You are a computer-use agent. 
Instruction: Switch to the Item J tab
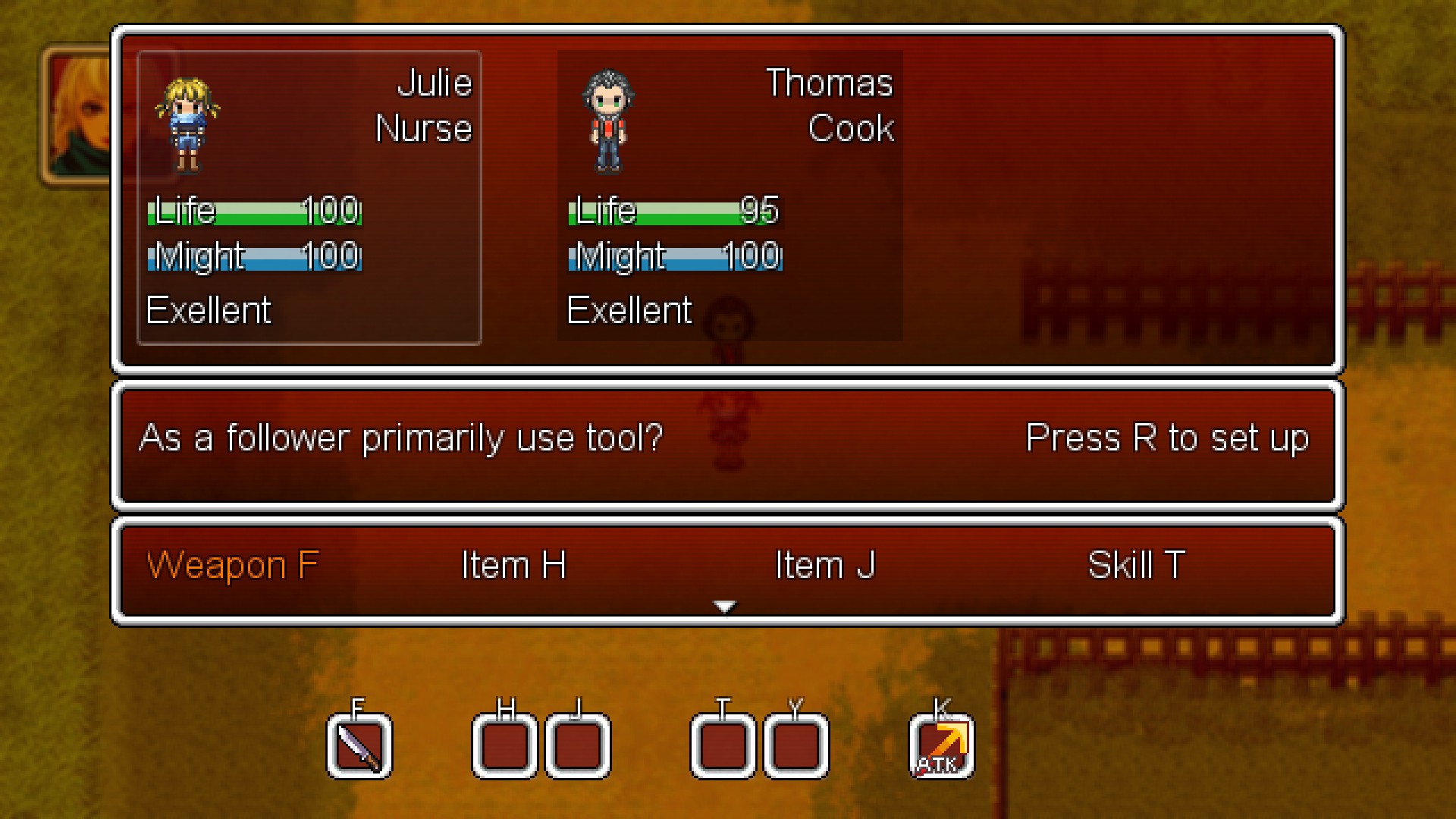[x=826, y=564]
